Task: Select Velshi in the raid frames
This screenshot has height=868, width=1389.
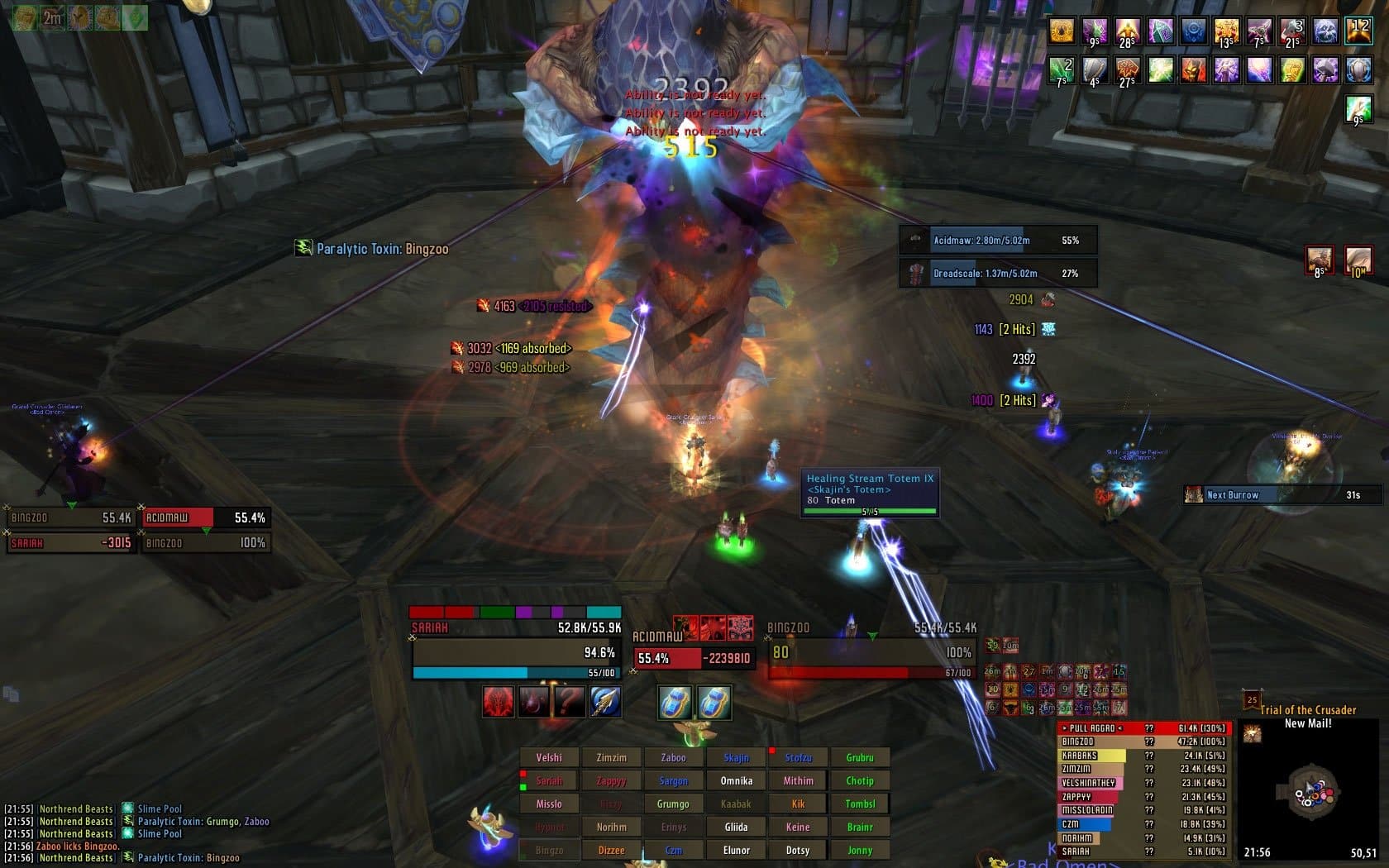Action: coord(548,757)
